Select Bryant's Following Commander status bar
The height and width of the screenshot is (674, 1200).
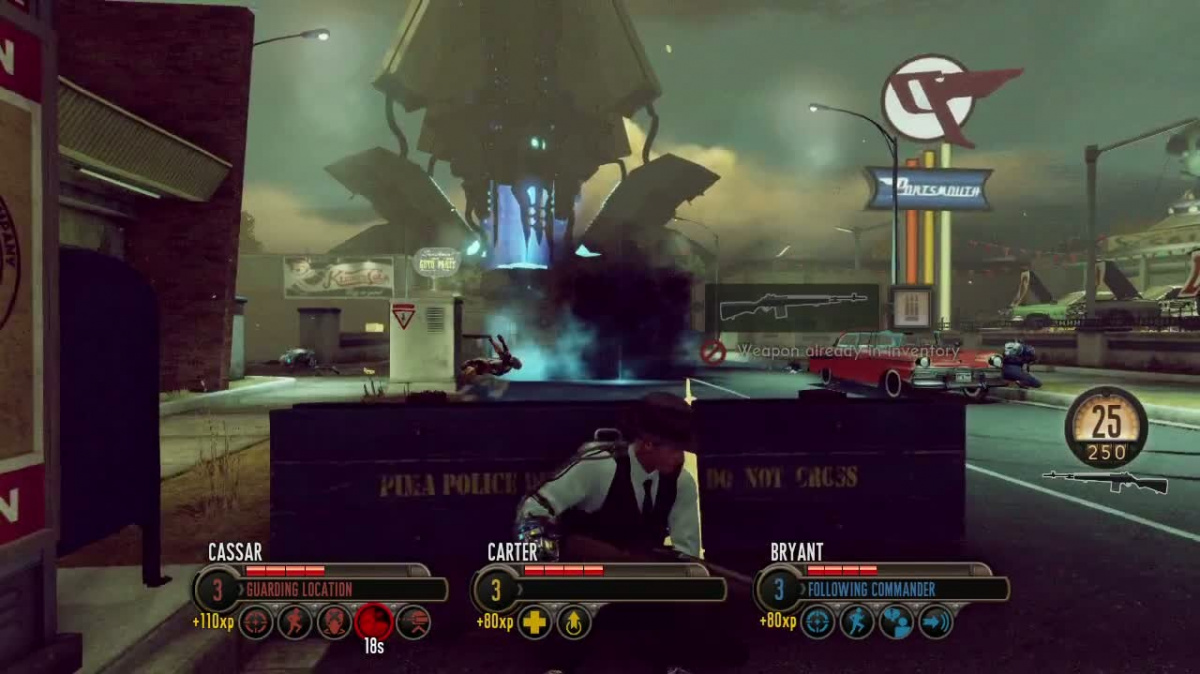[x=900, y=589]
